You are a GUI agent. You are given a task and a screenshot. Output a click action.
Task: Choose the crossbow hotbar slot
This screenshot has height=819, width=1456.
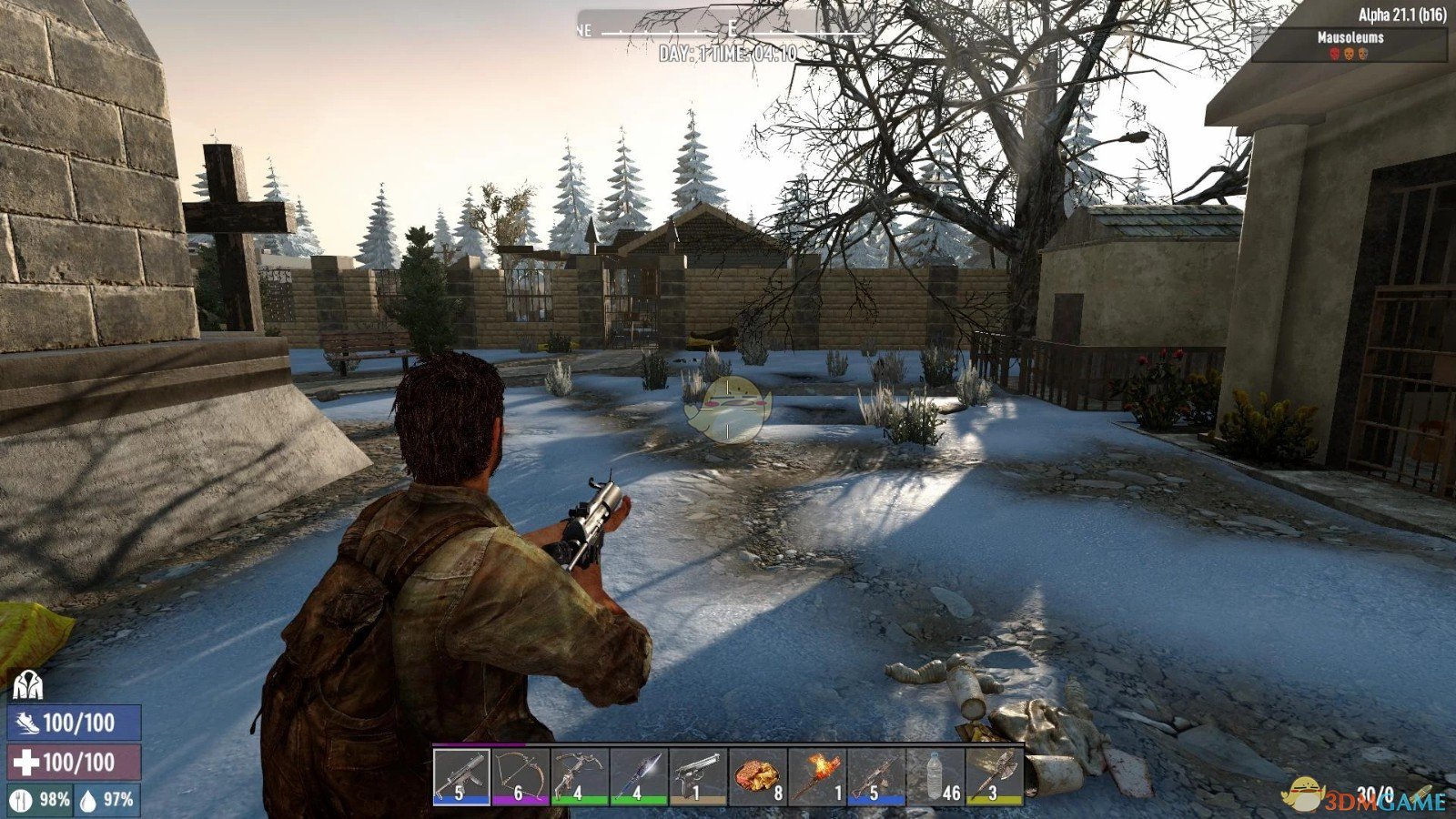click(579, 776)
